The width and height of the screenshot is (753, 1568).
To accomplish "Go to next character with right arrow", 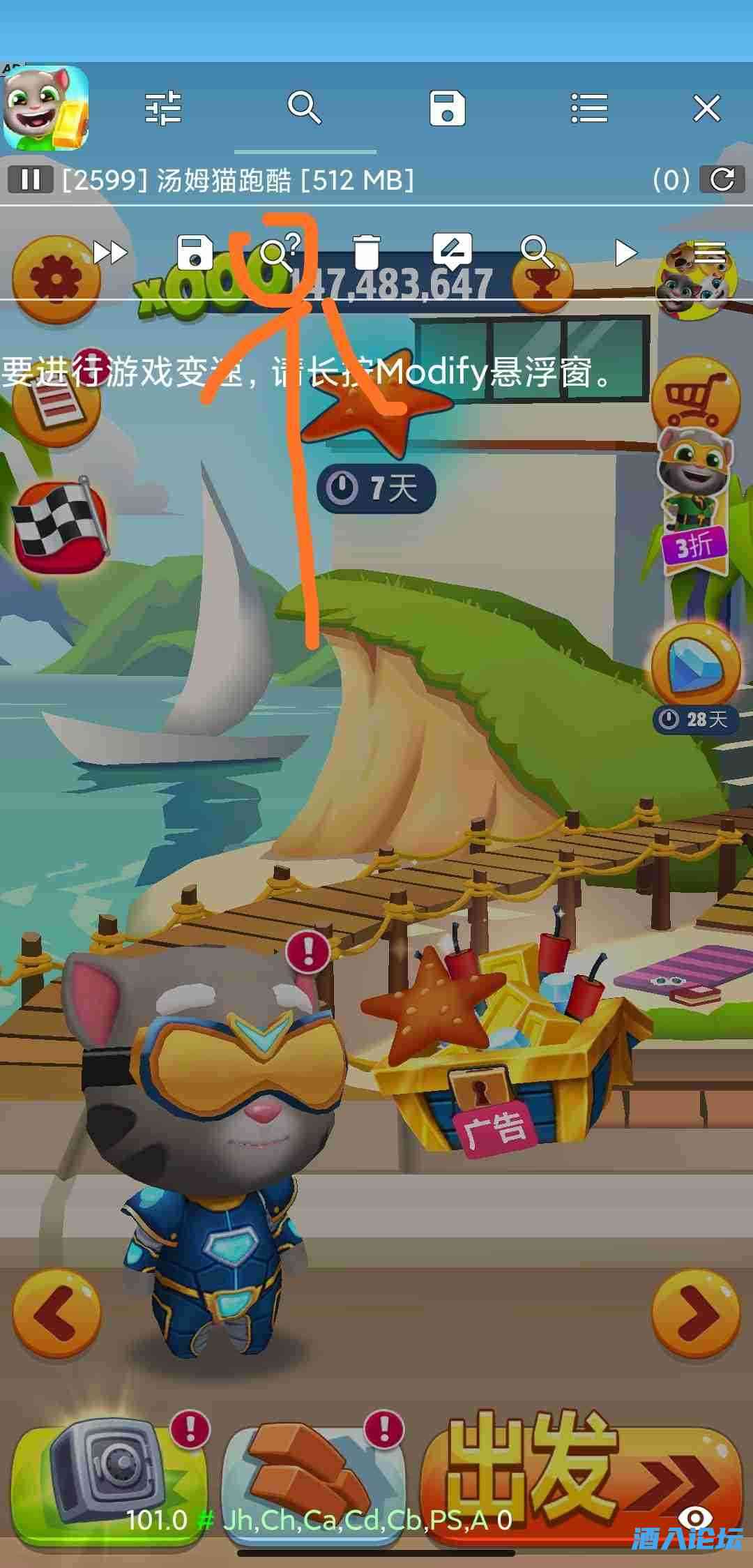I will point(696,1314).
